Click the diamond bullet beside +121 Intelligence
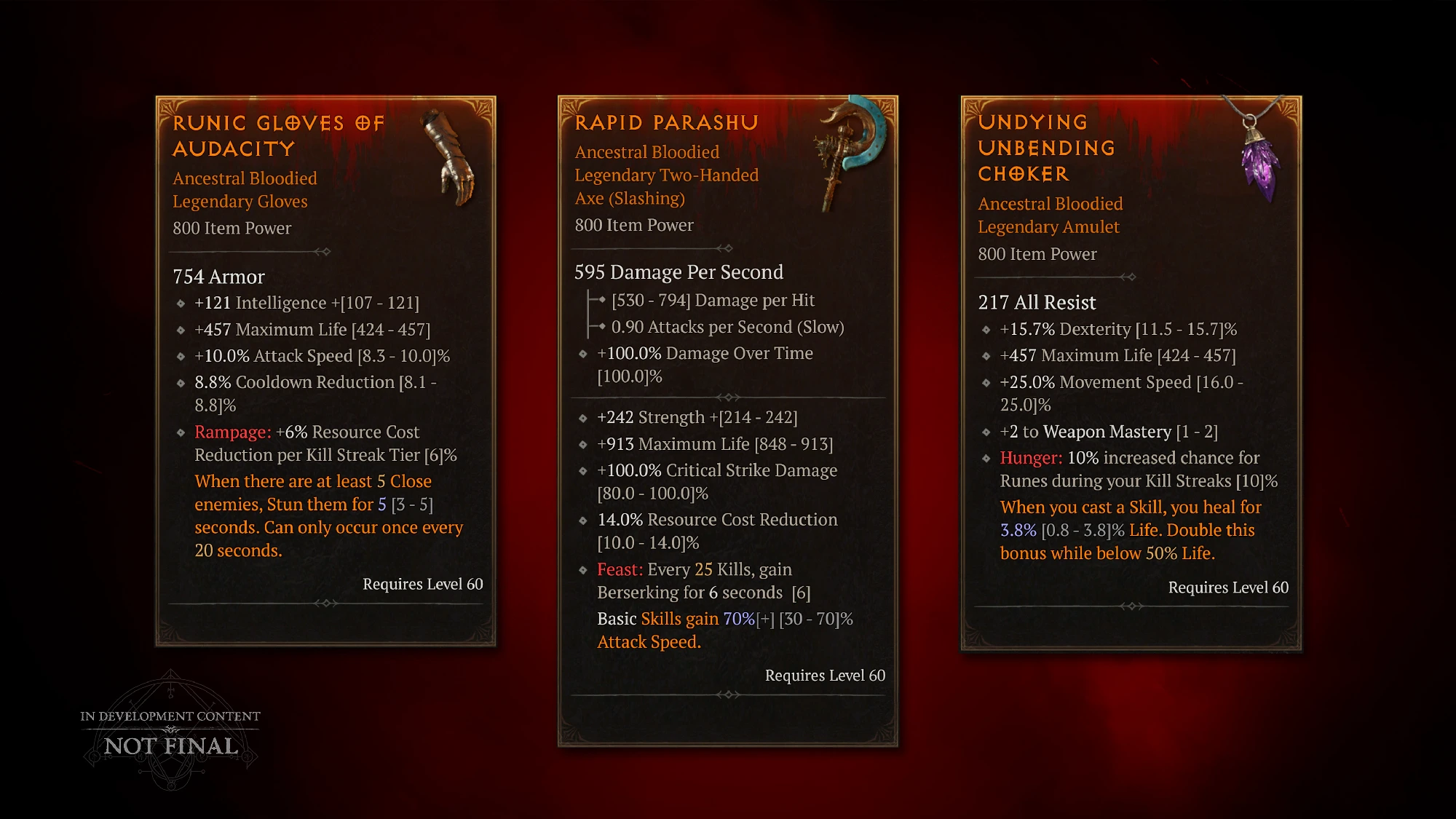1456x819 pixels. (179, 304)
